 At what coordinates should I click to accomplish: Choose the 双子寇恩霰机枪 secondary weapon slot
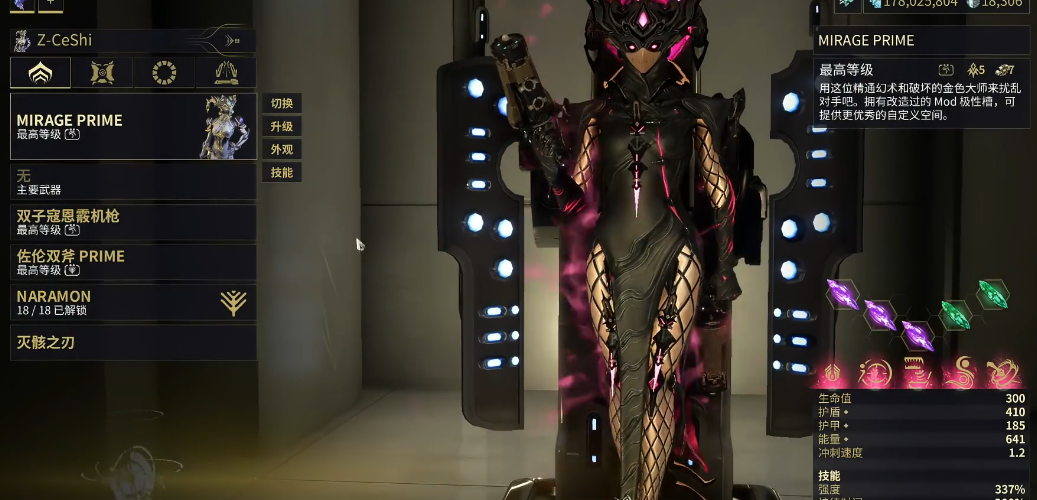(x=133, y=222)
